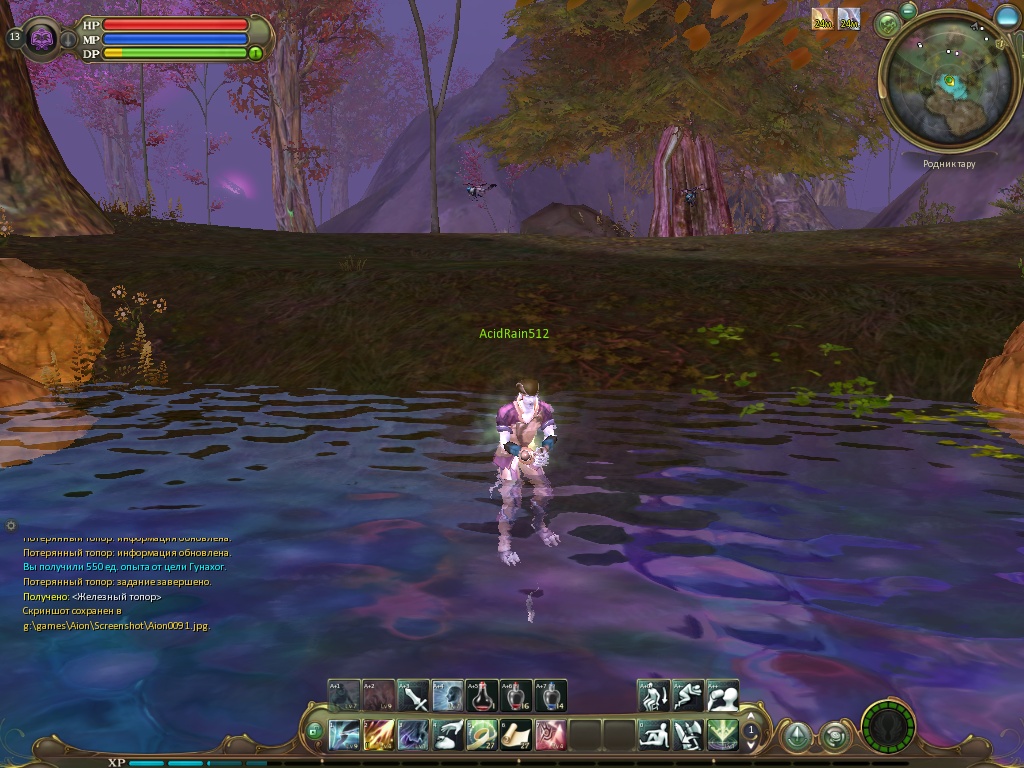The image size is (1024, 768).
Task: Click the chat settings gear icon
Action: (11, 525)
